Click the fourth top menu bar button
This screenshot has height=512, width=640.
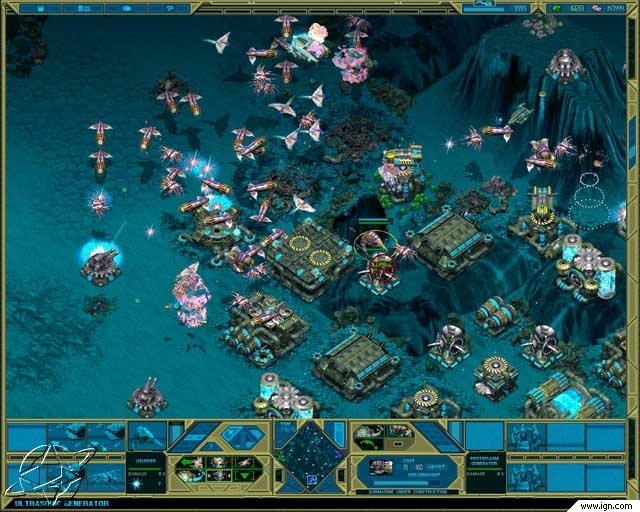click(x=171, y=7)
